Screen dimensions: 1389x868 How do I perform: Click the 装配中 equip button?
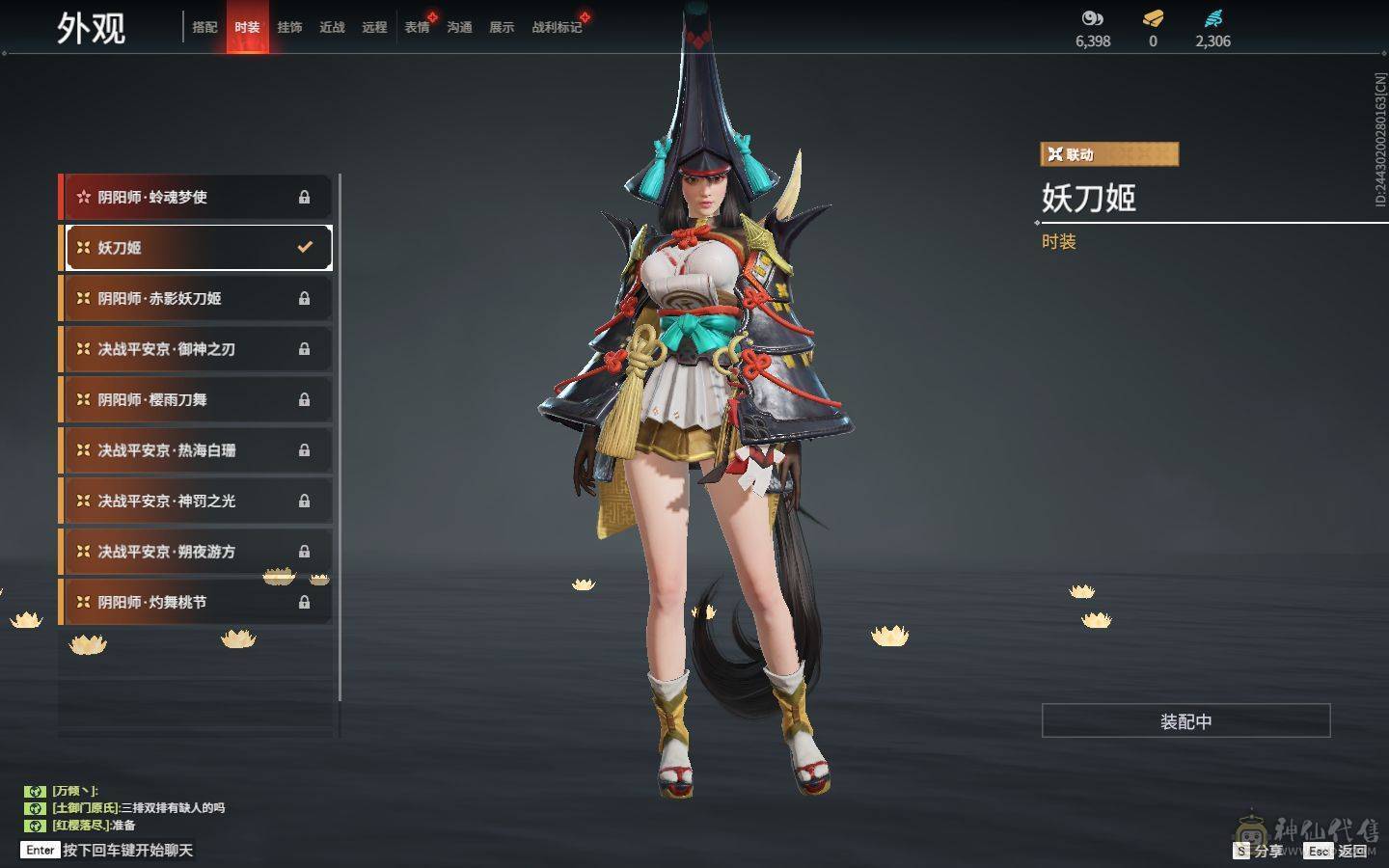point(1185,721)
